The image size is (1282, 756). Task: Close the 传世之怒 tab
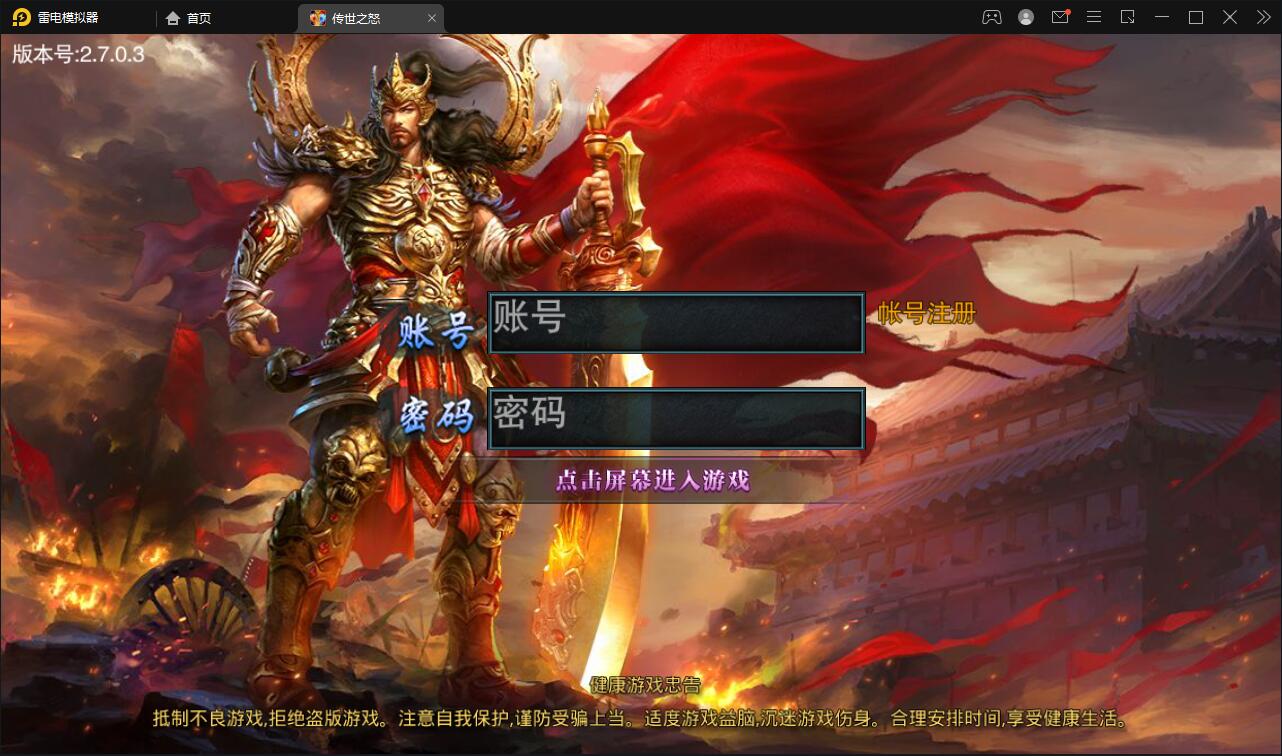[x=432, y=17]
